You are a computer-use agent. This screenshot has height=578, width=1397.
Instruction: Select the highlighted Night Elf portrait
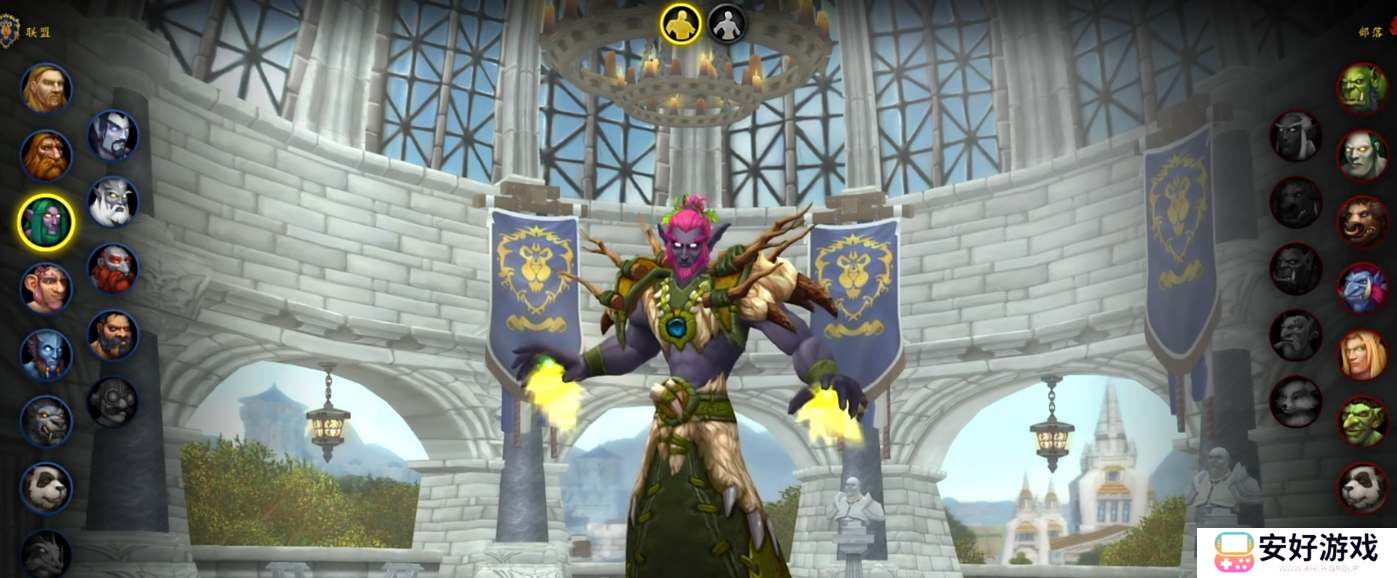click(46, 221)
